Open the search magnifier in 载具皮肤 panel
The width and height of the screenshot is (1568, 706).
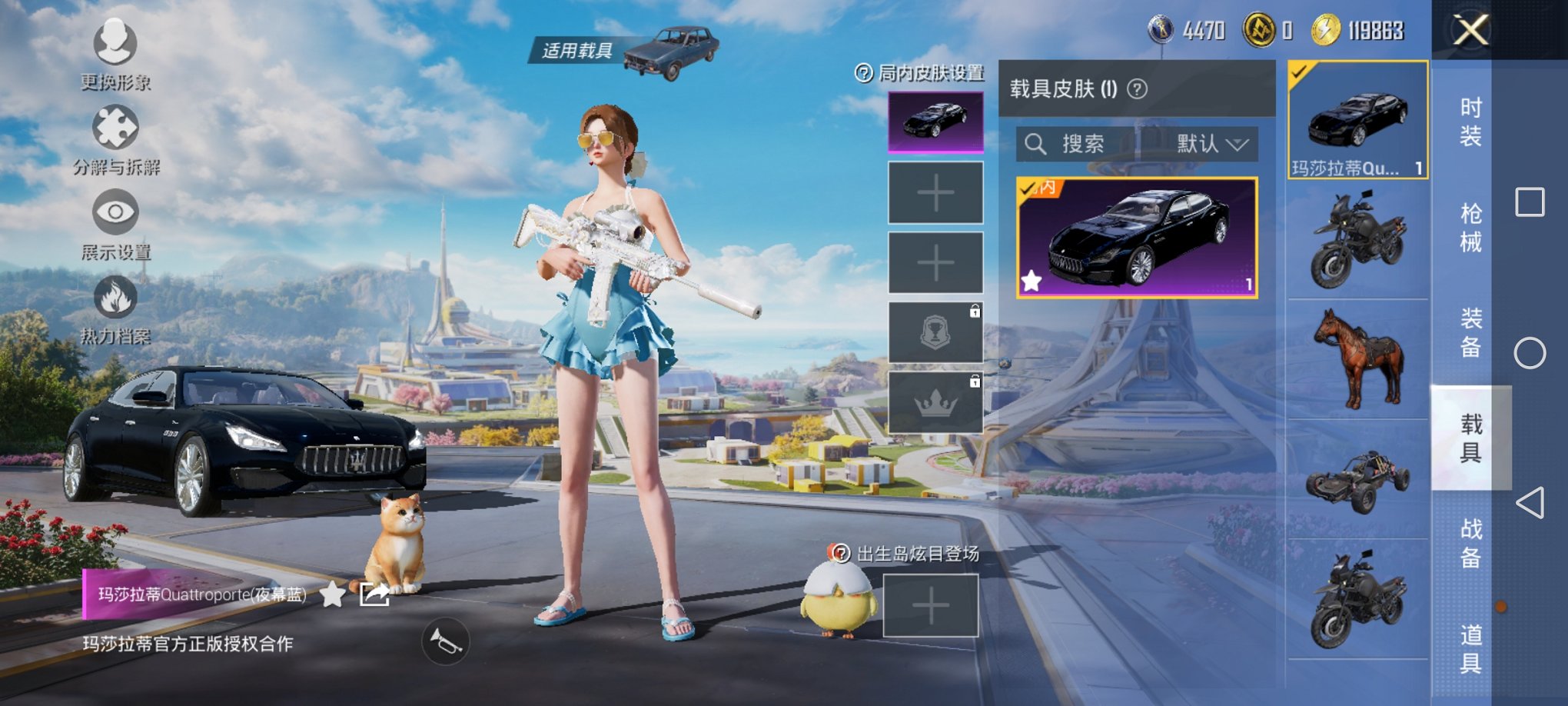tap(1036, 145)
